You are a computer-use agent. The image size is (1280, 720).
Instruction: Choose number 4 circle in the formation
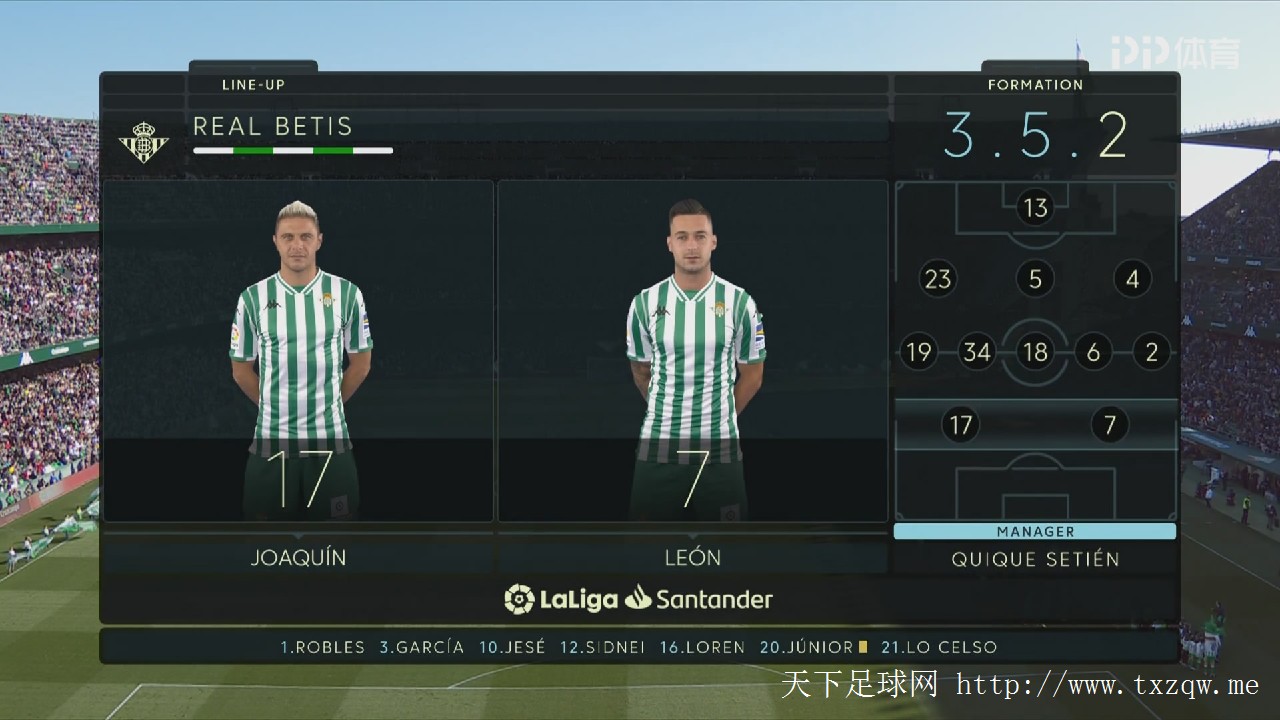(x=1132, y=279)
